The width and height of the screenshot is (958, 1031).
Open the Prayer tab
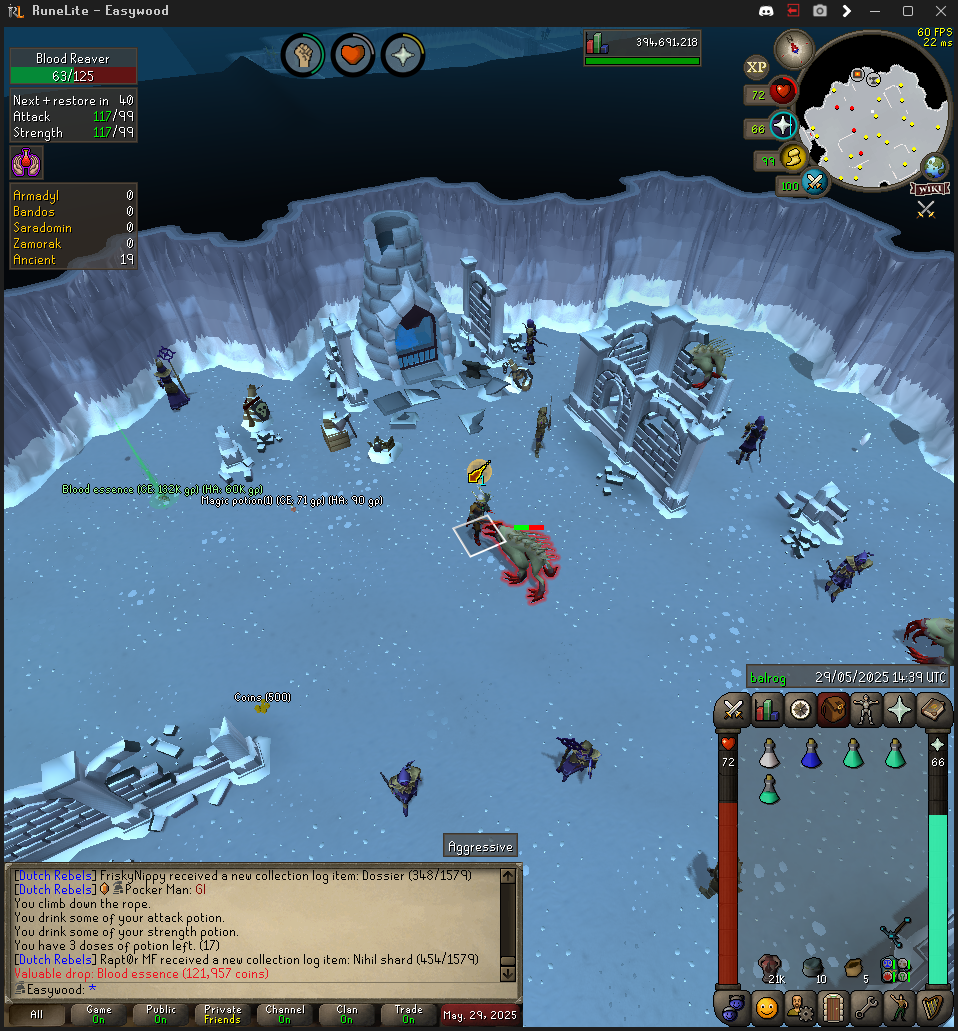898,710
